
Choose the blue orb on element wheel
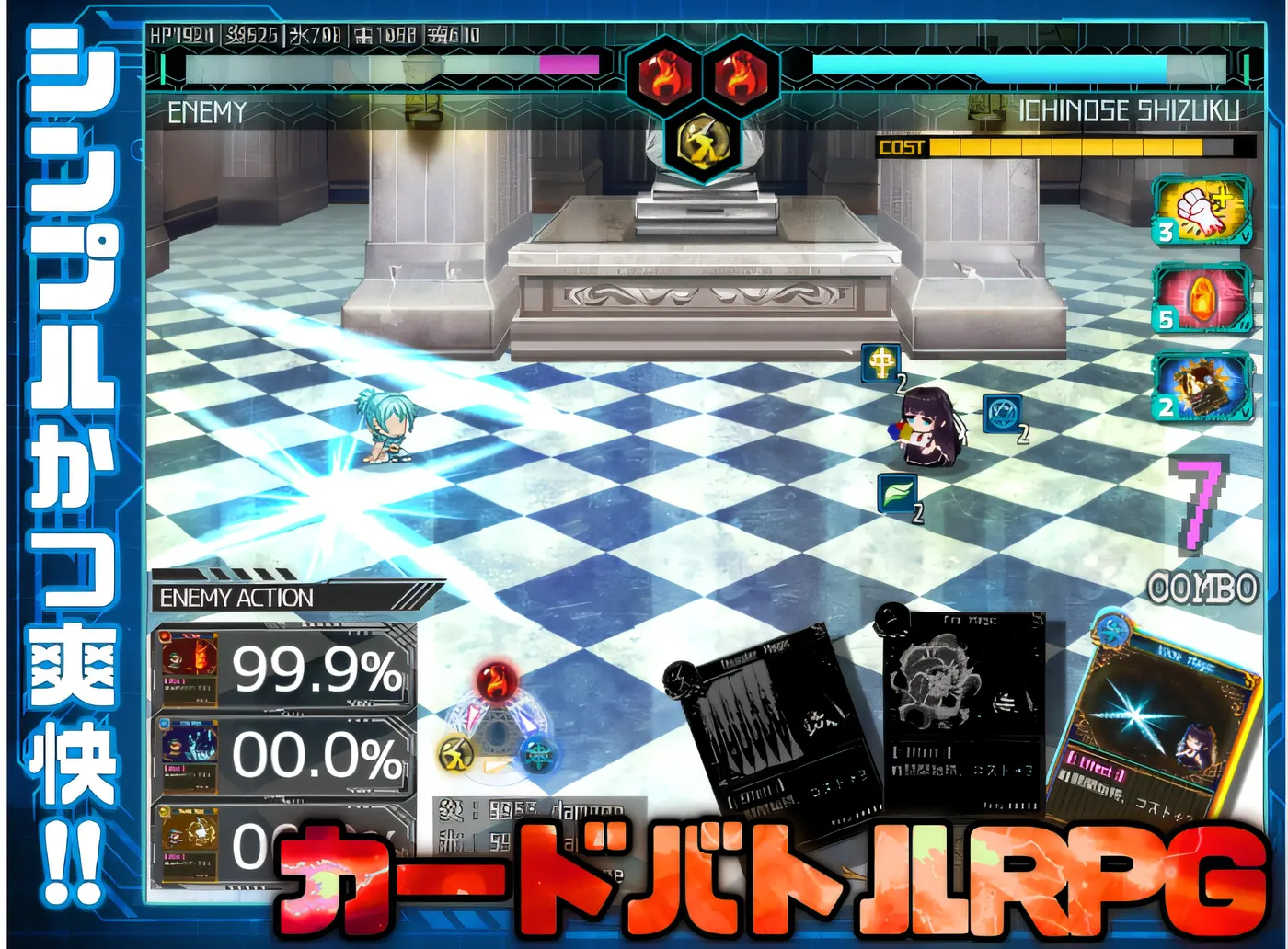[539, 754]
